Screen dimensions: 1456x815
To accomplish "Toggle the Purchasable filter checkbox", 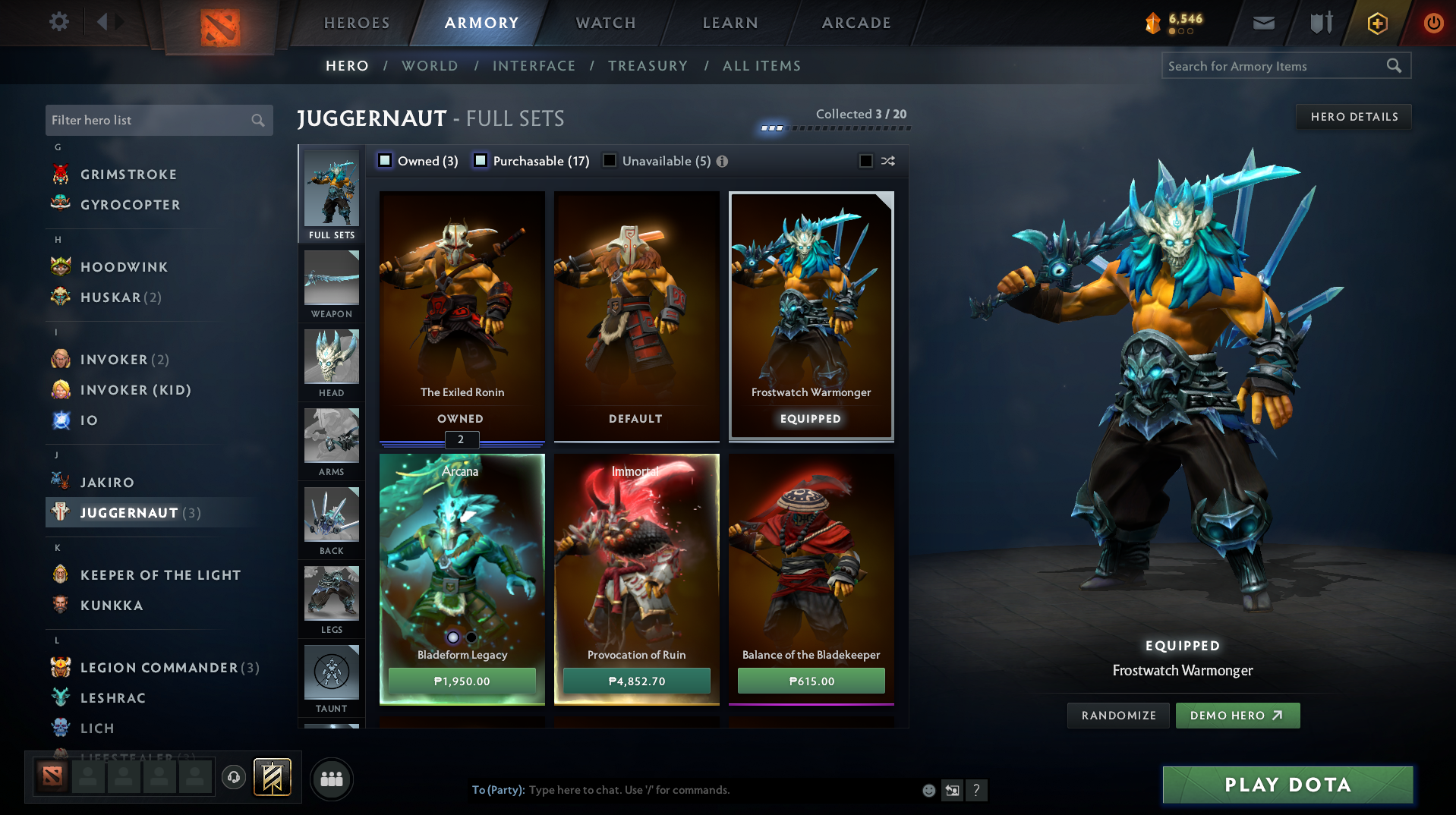I will click(x=480, y=161).
